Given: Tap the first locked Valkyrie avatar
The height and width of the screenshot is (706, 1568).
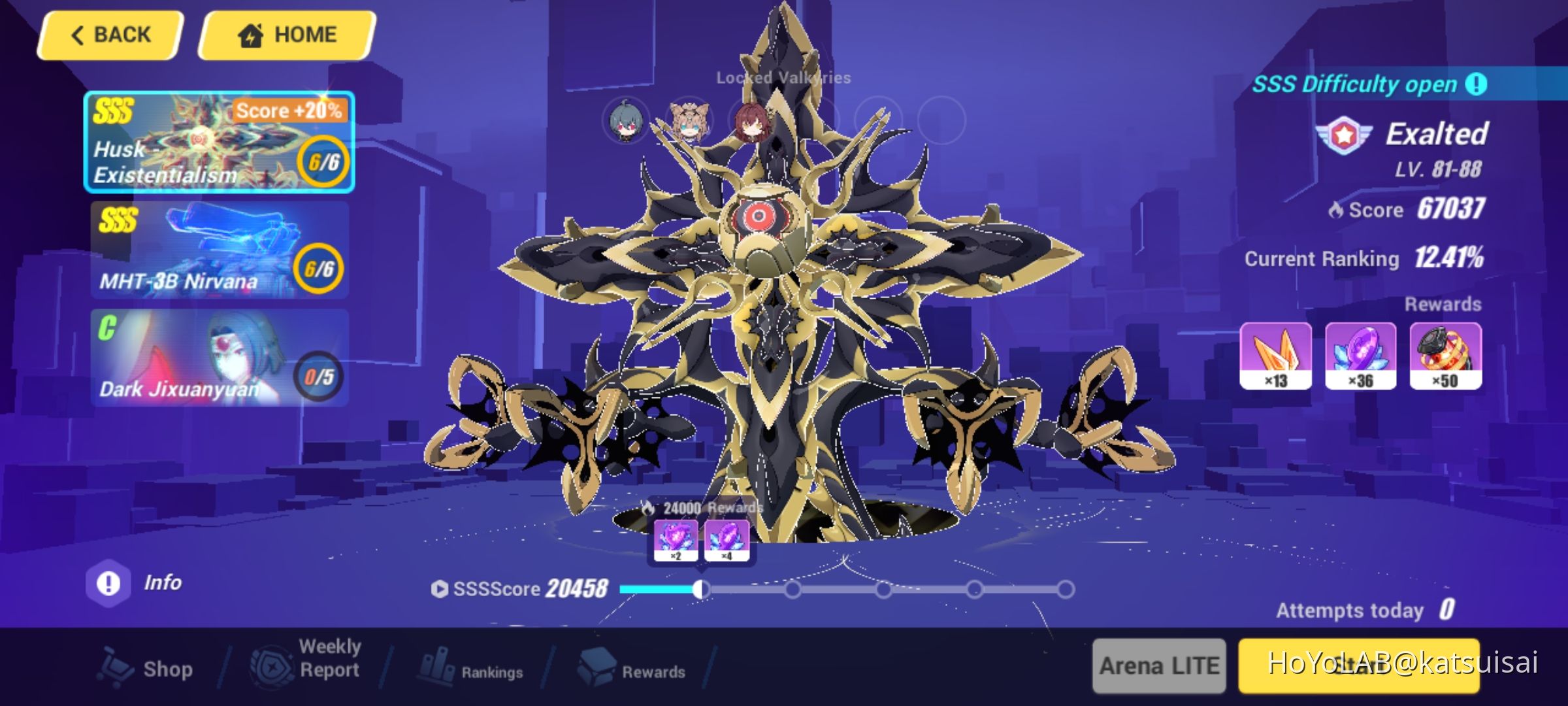Looking at the screenshot, I should pyautogui.click(x=627, y=121).
